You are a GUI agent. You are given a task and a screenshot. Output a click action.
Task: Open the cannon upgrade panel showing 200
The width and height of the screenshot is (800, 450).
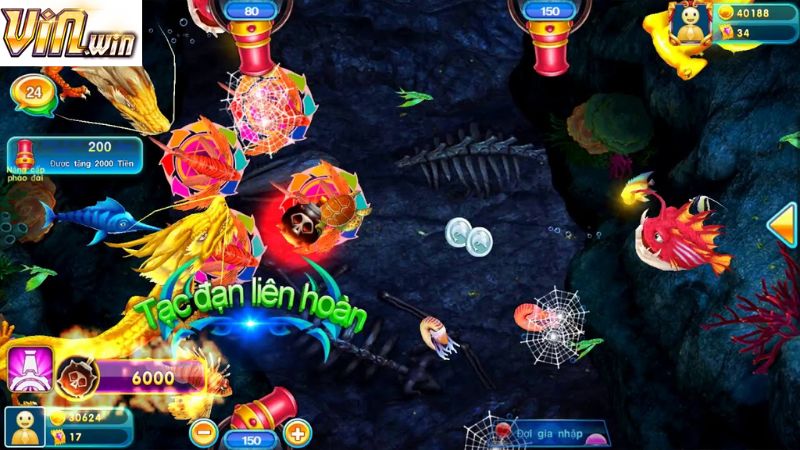click(x=74, y=154)
